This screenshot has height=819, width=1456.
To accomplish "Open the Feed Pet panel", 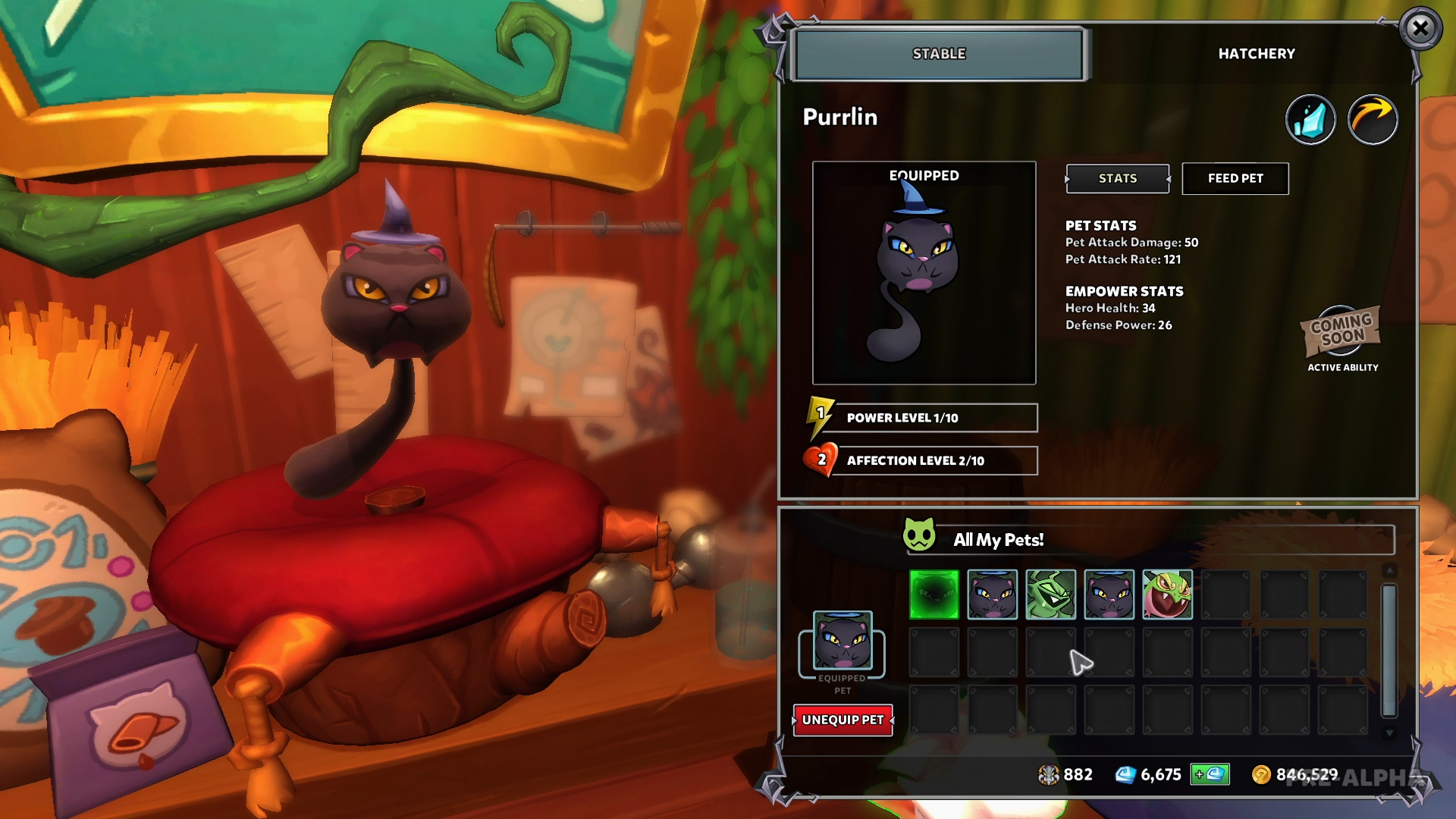I will [x=1235, y=178].
